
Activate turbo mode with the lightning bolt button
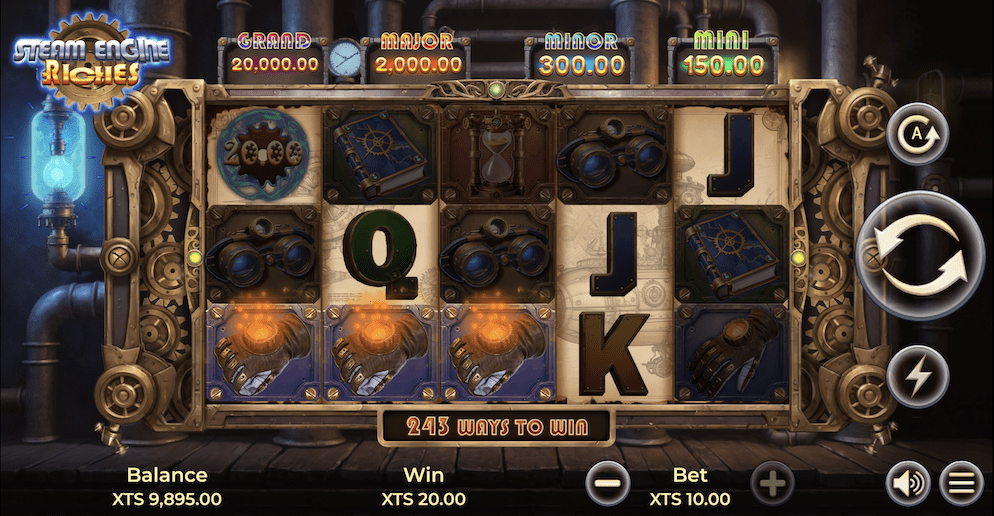point(917,376)
